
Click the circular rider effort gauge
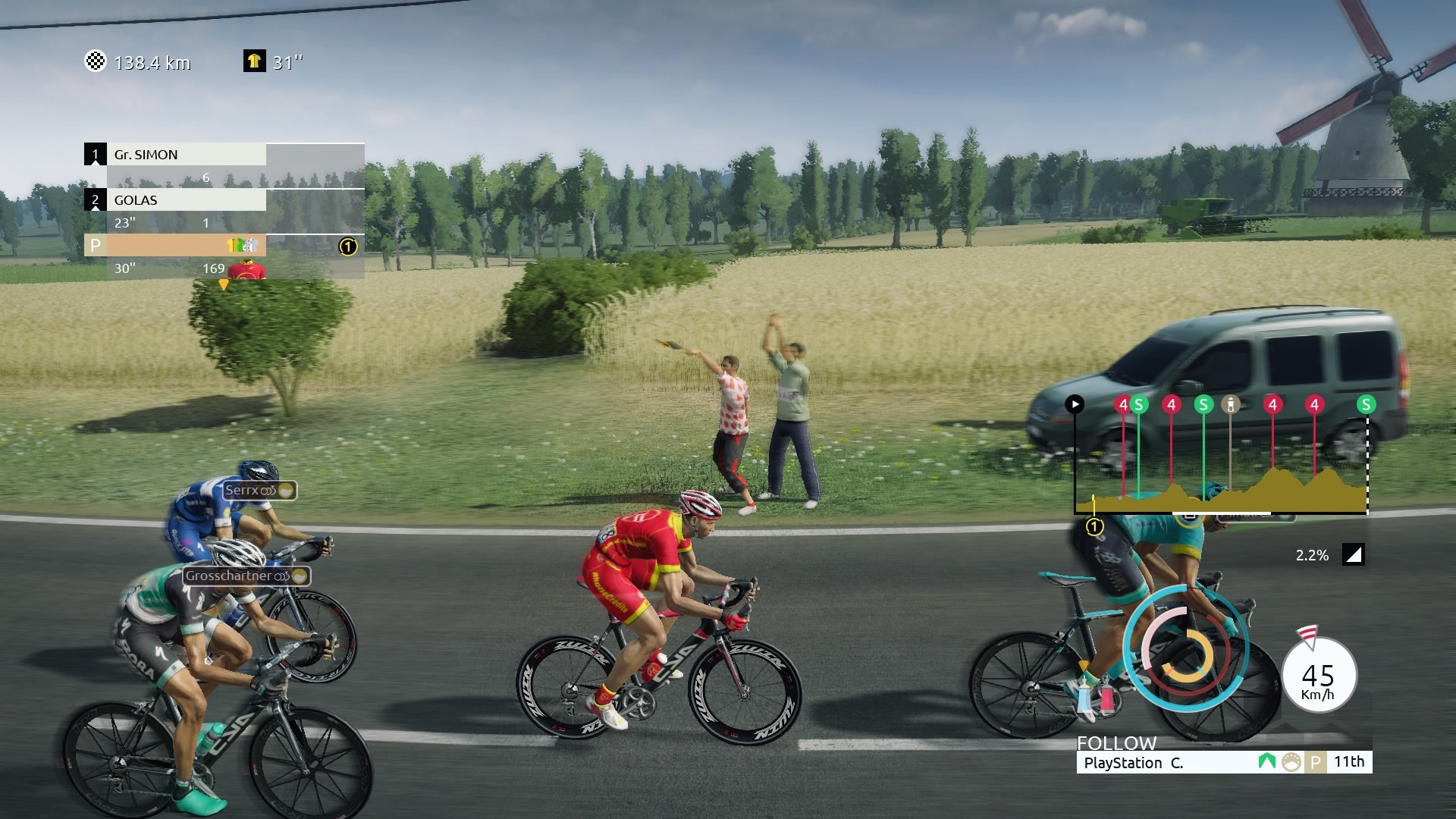click(1185, 648)
